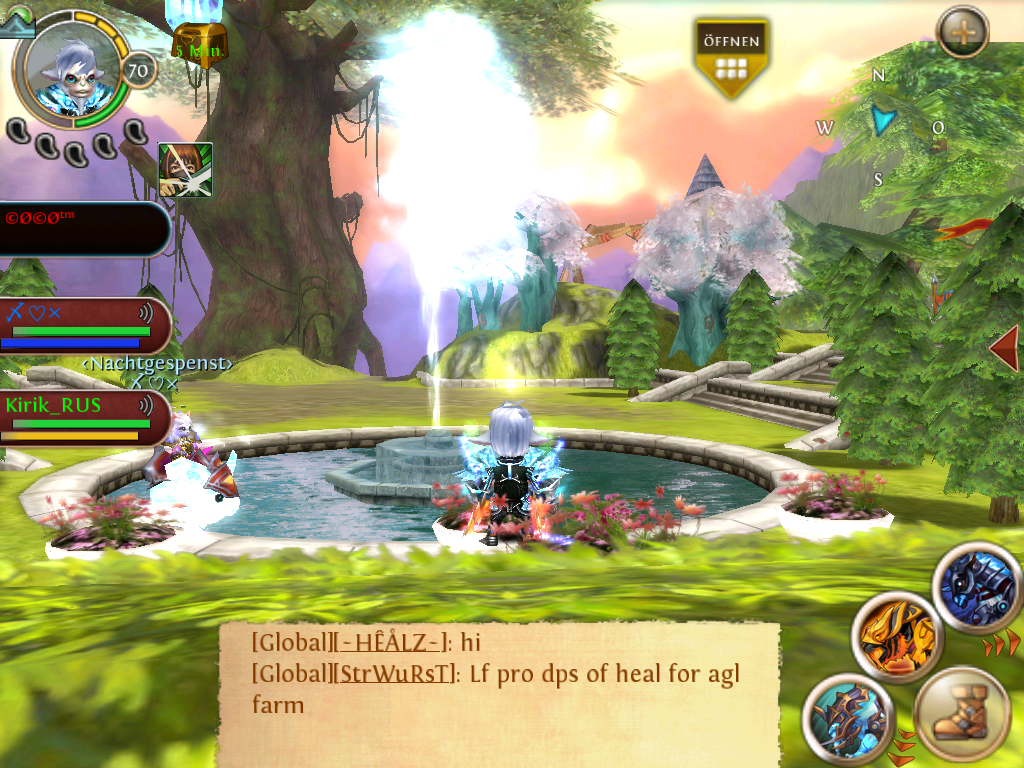Toggle the mountain icon above the portrait

pos(16,24)
